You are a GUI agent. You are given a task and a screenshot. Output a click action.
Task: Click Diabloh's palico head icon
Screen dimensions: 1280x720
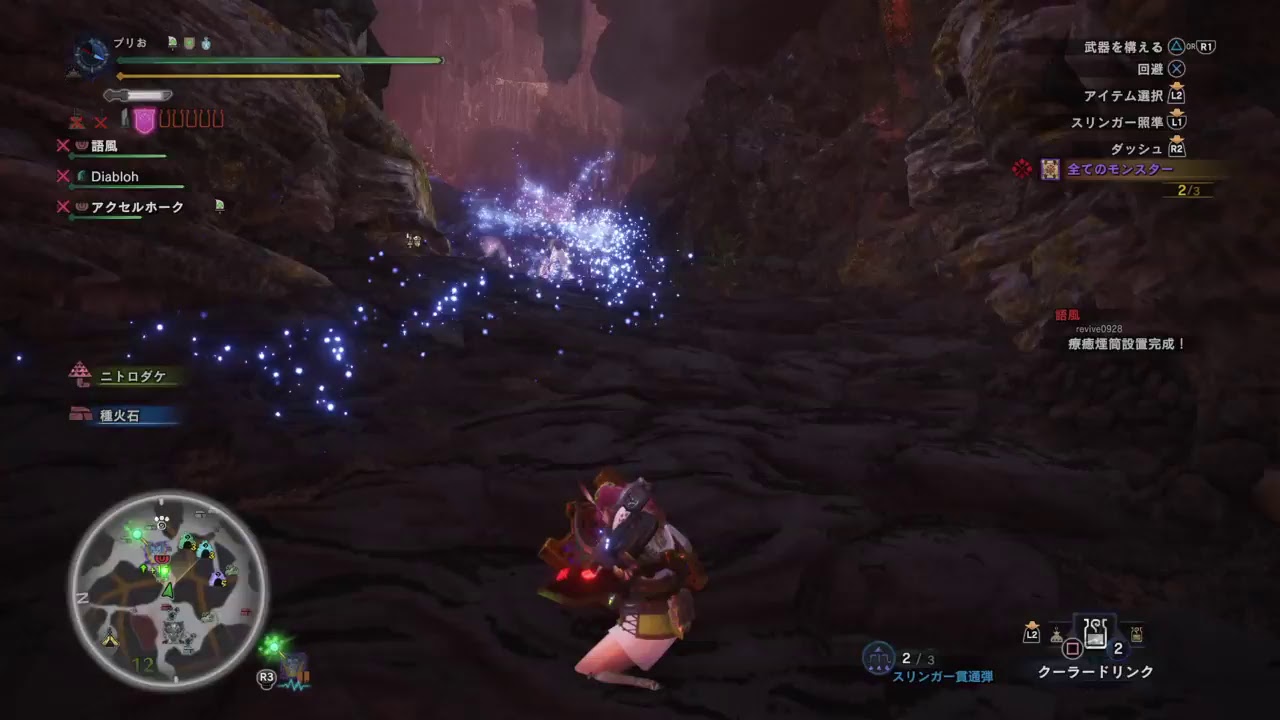pyautogui.click(x=82, y=174)
